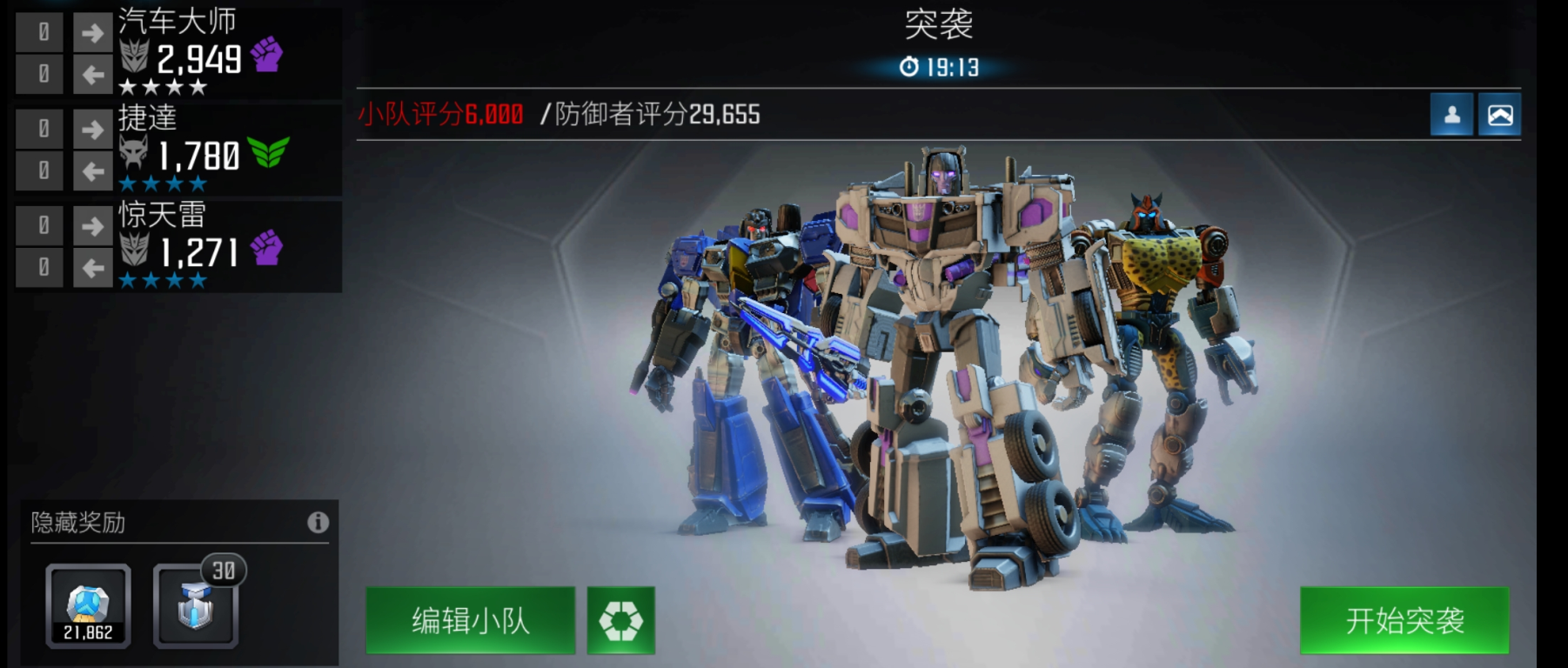This screenshot has width=1568, height=668.
Task: Open 编辑小队 squad editor
Action: click(x=470, y=620)
